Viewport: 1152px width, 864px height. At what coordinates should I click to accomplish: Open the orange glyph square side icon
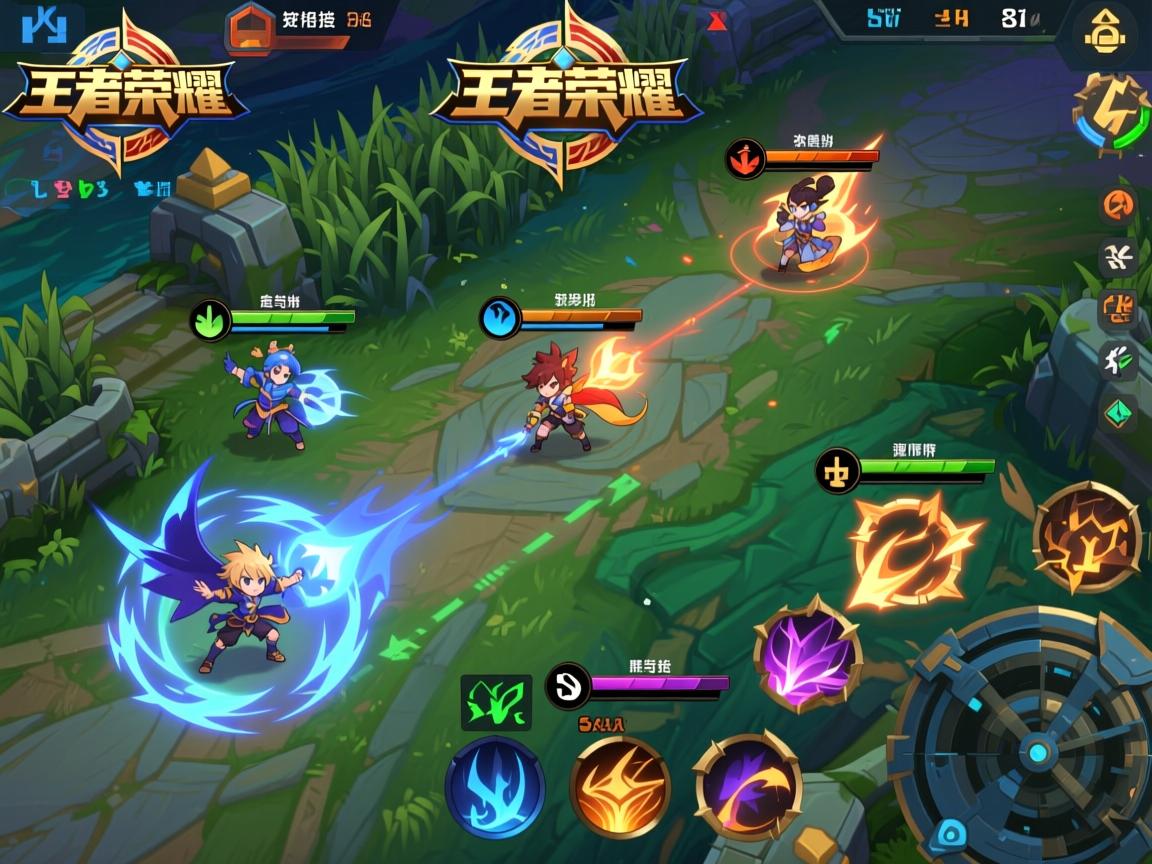point(1118,309)
